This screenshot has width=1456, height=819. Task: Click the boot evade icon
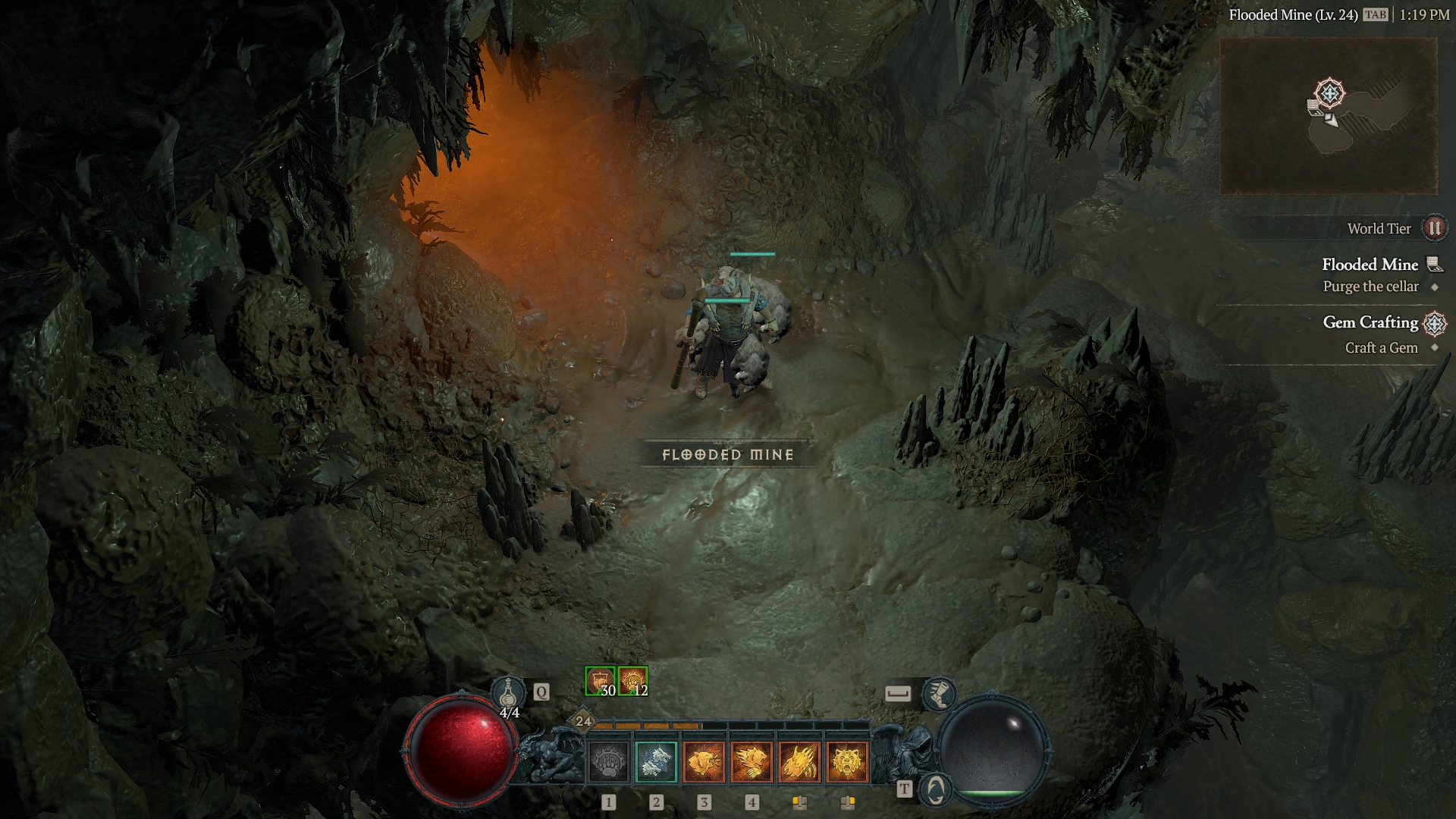pos(939,693)
